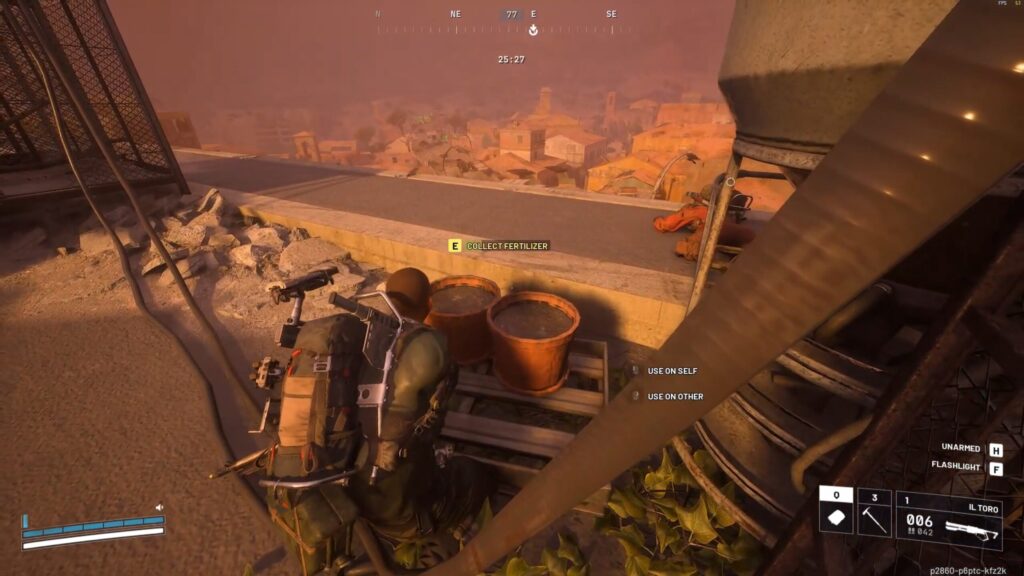Image resolution: width=1024 pixels, height=576 pixels.
Task: Click the Flashlight toggle label
Action: (956, 466)
